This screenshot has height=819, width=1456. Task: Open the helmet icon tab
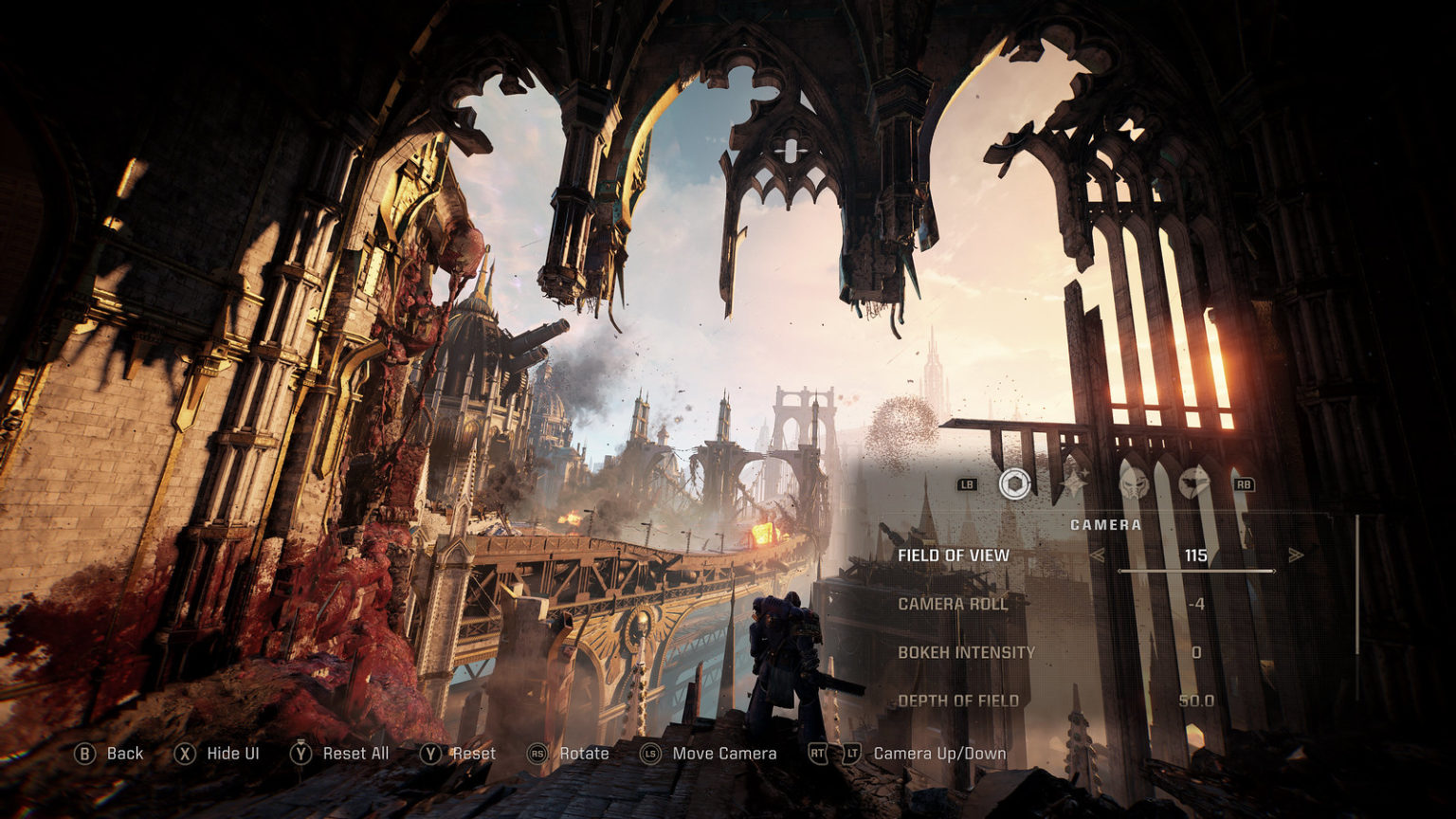(x=1134, y=484)
